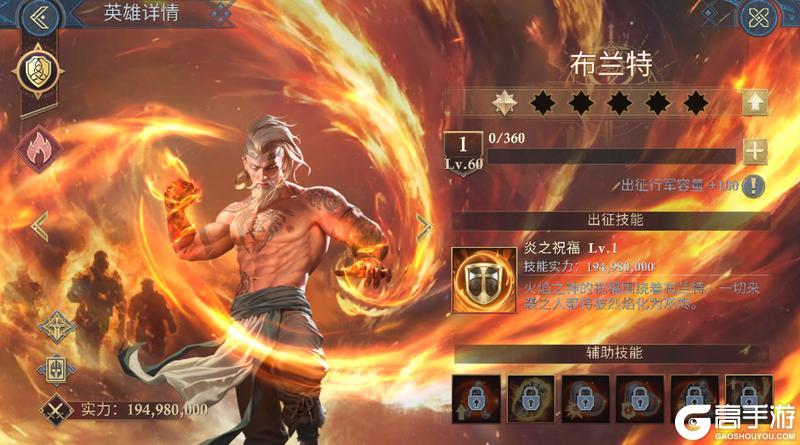Click the winged emblem icon above the power rating
800x445 pixels.
(x=55, y=326)
